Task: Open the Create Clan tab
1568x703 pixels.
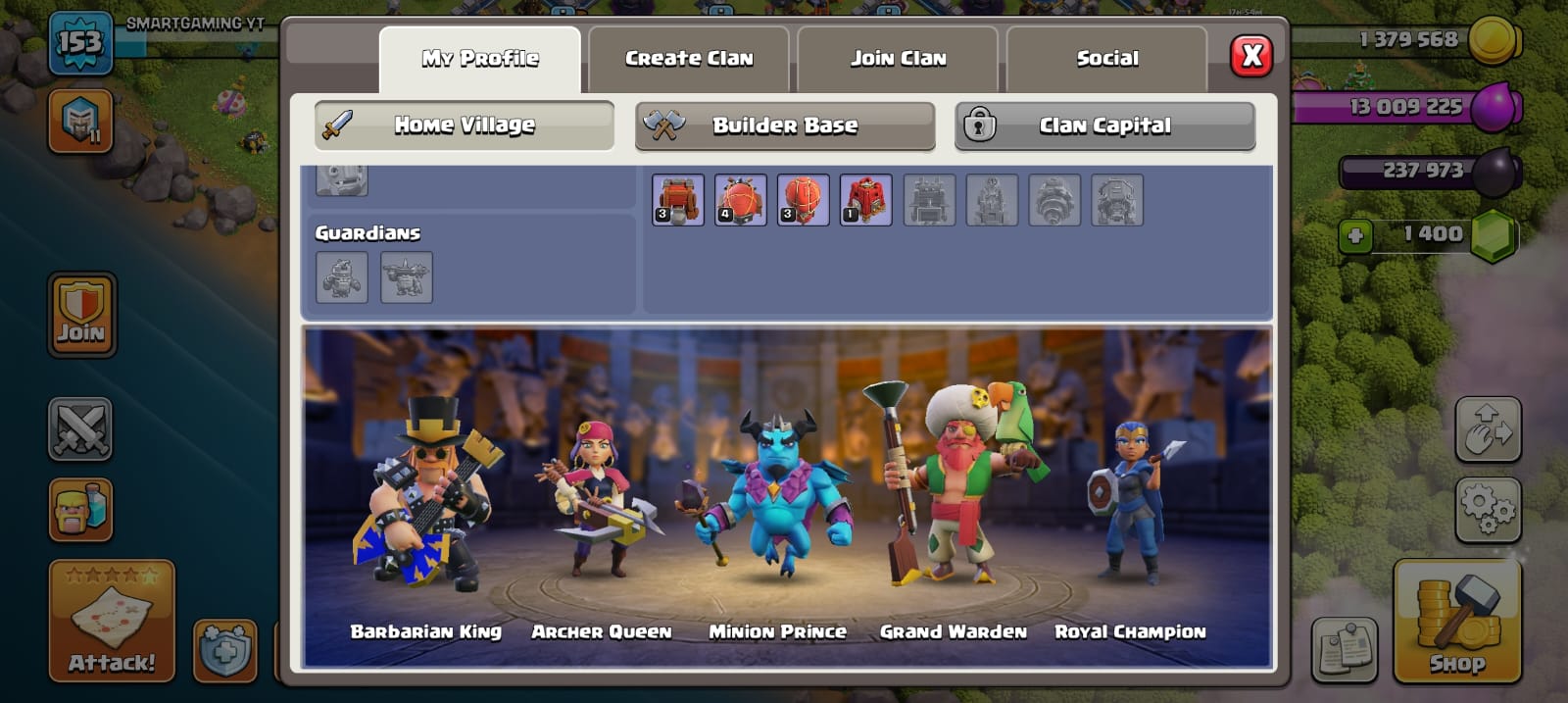Action: (x=689, y=59)
